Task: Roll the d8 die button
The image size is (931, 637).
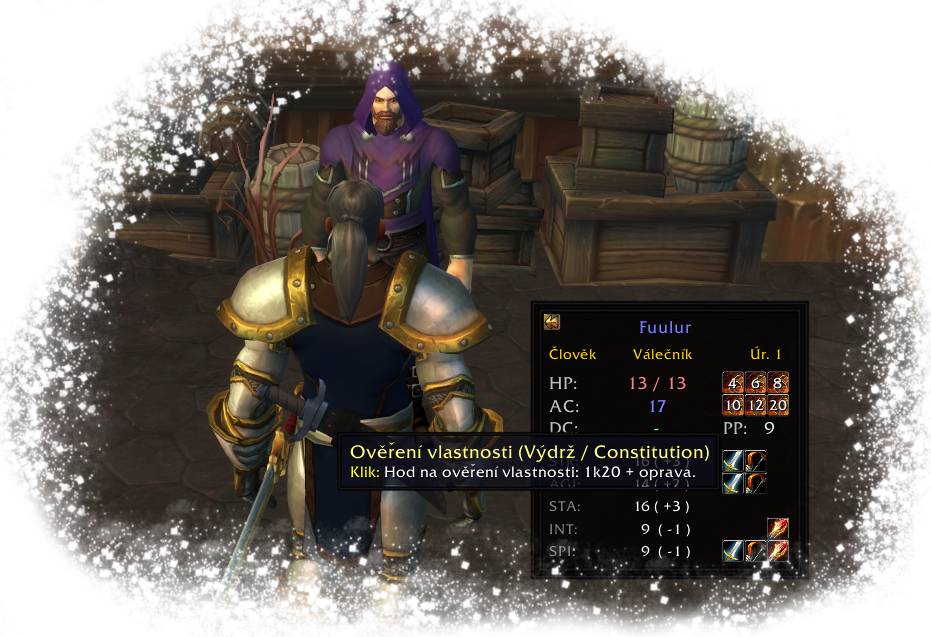Action: pyautogui.click(x=778, y=384)
